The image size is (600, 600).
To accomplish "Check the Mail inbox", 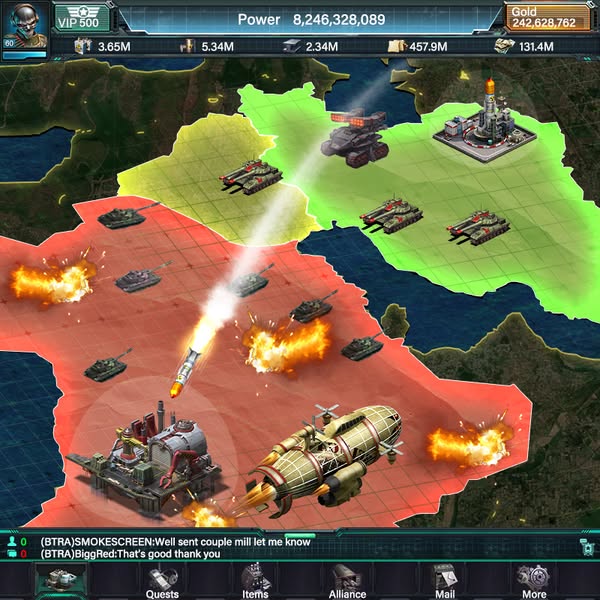I will 443,580.
